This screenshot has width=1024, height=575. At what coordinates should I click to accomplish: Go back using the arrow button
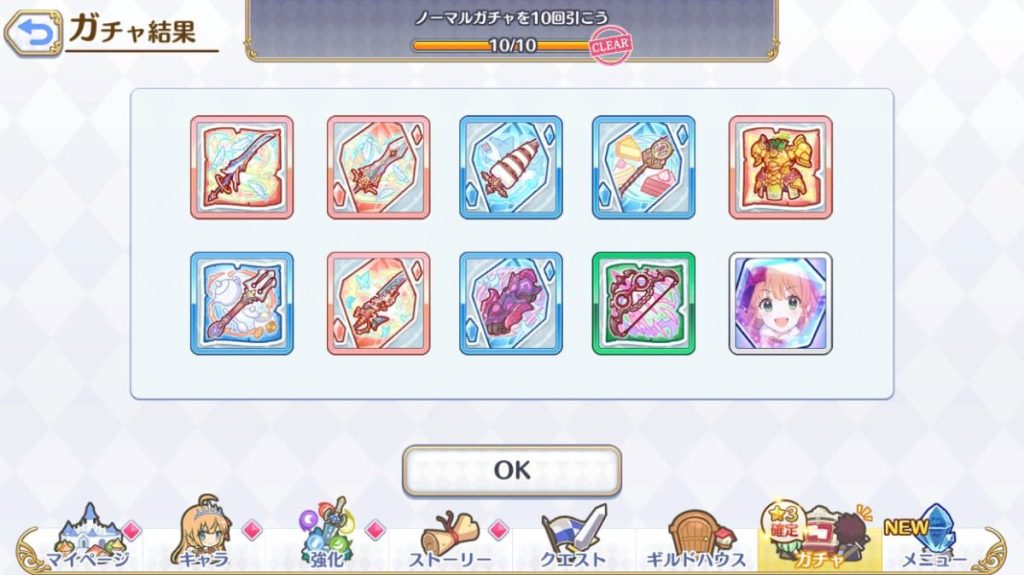(34, 34)
